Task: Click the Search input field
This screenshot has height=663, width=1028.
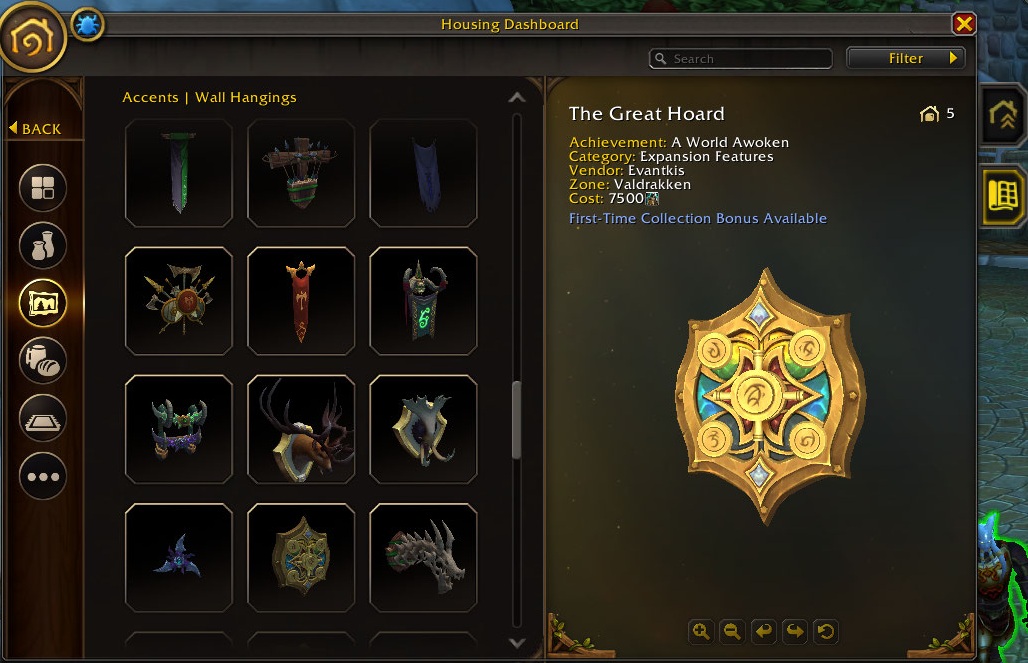Action: [x=748, y=59]
